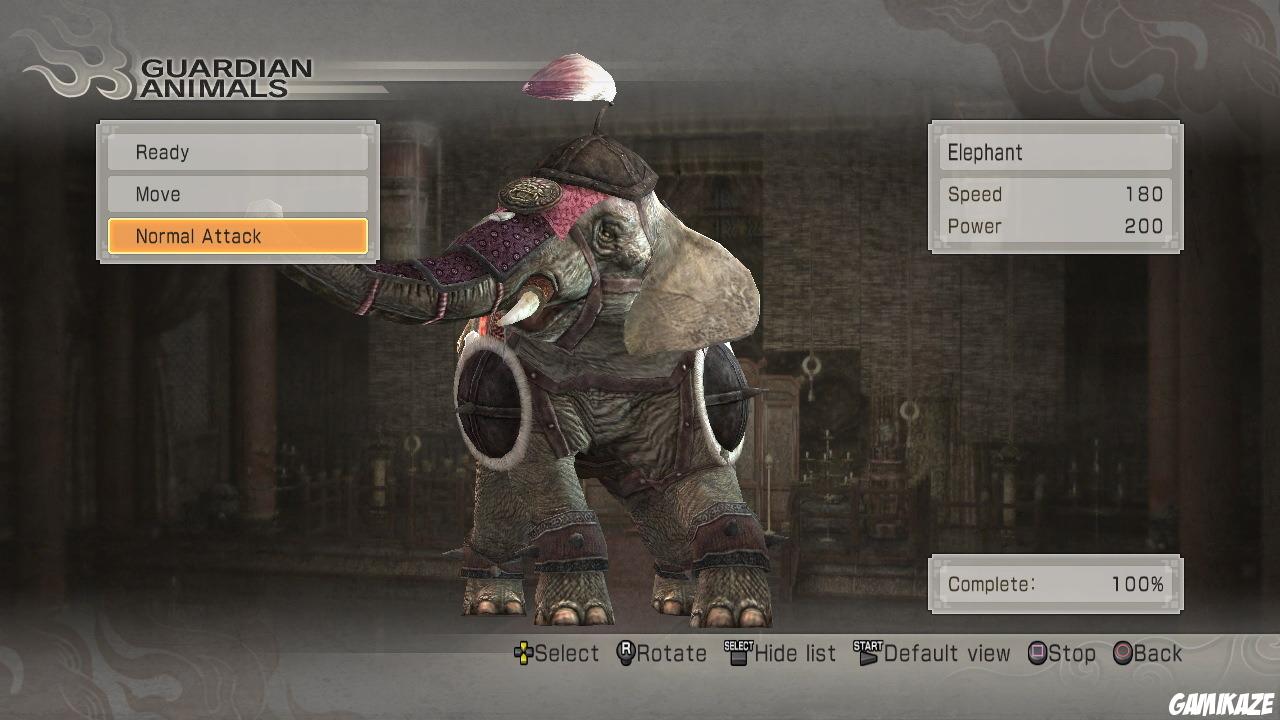Open the Elephant name header panel
This screenshot has height=720, width=1280.
(1055, 152)
